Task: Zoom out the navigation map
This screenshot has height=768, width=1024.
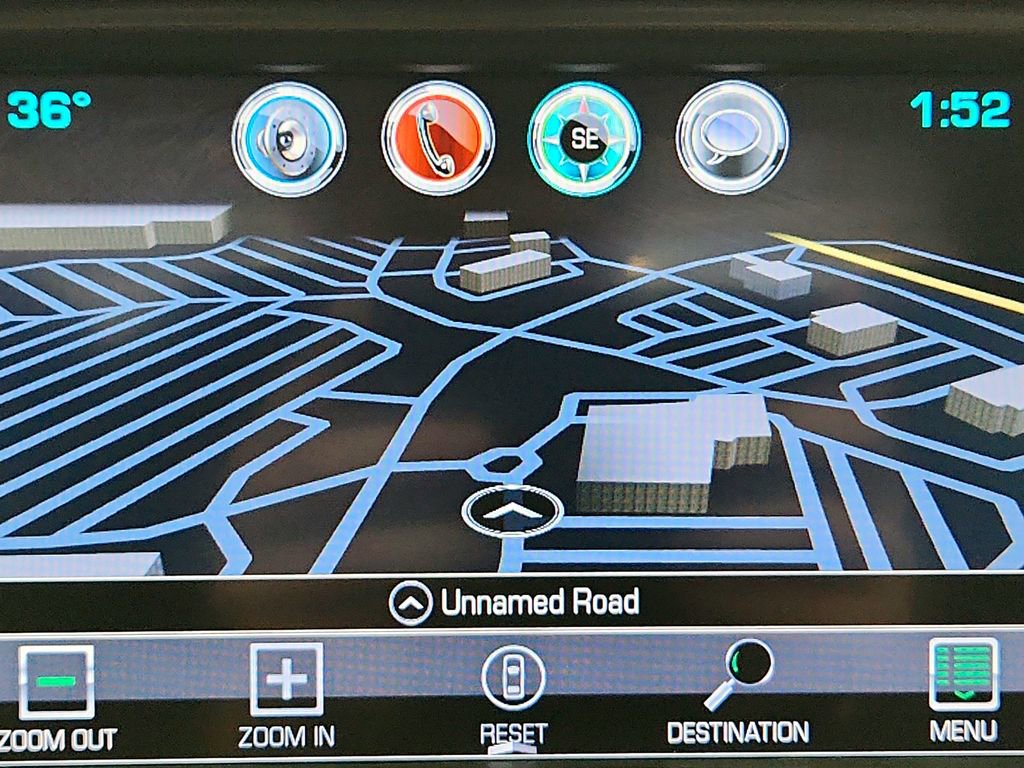Action: [56, 695]
